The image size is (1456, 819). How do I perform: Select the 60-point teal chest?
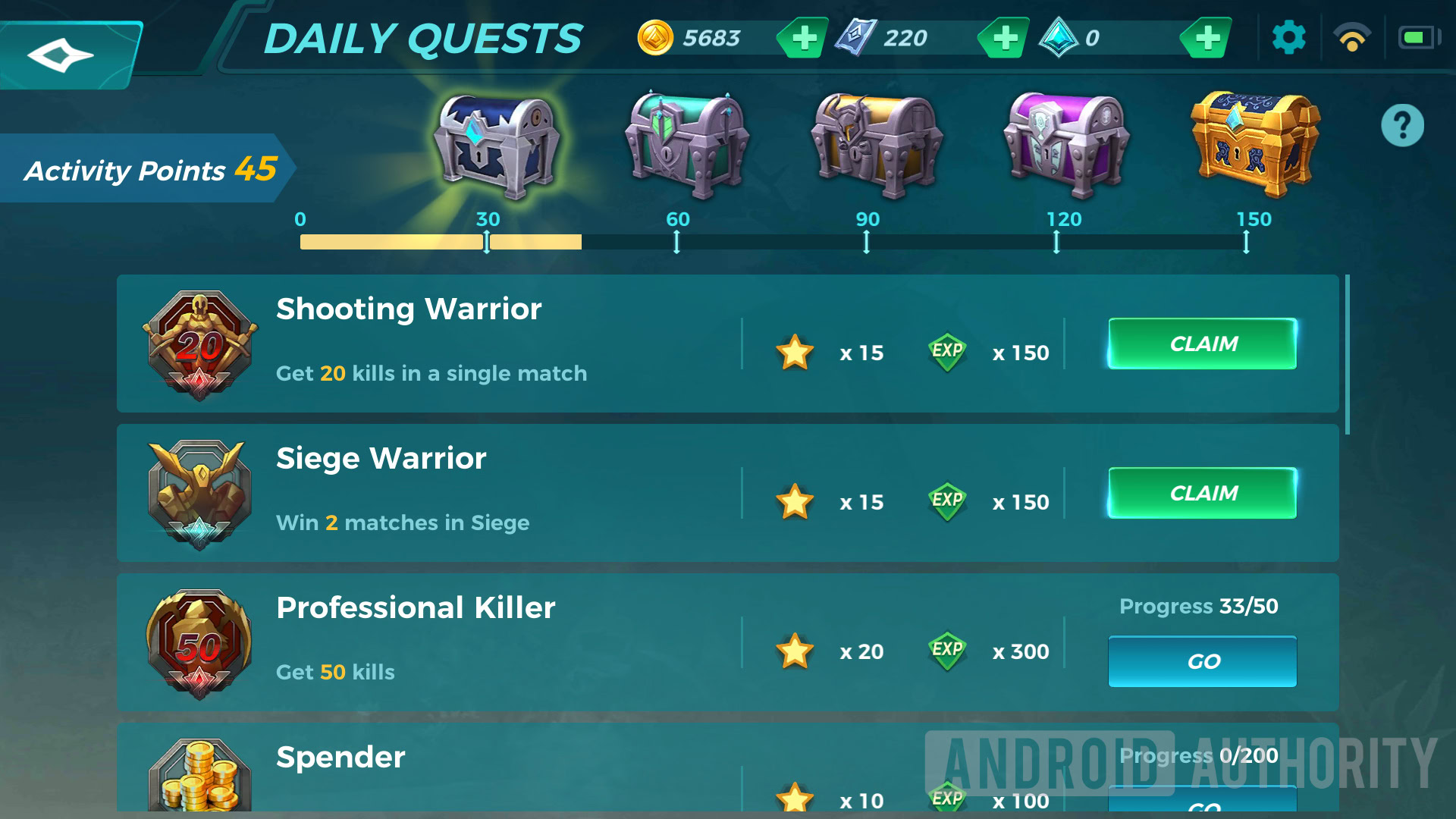point(686,144)
